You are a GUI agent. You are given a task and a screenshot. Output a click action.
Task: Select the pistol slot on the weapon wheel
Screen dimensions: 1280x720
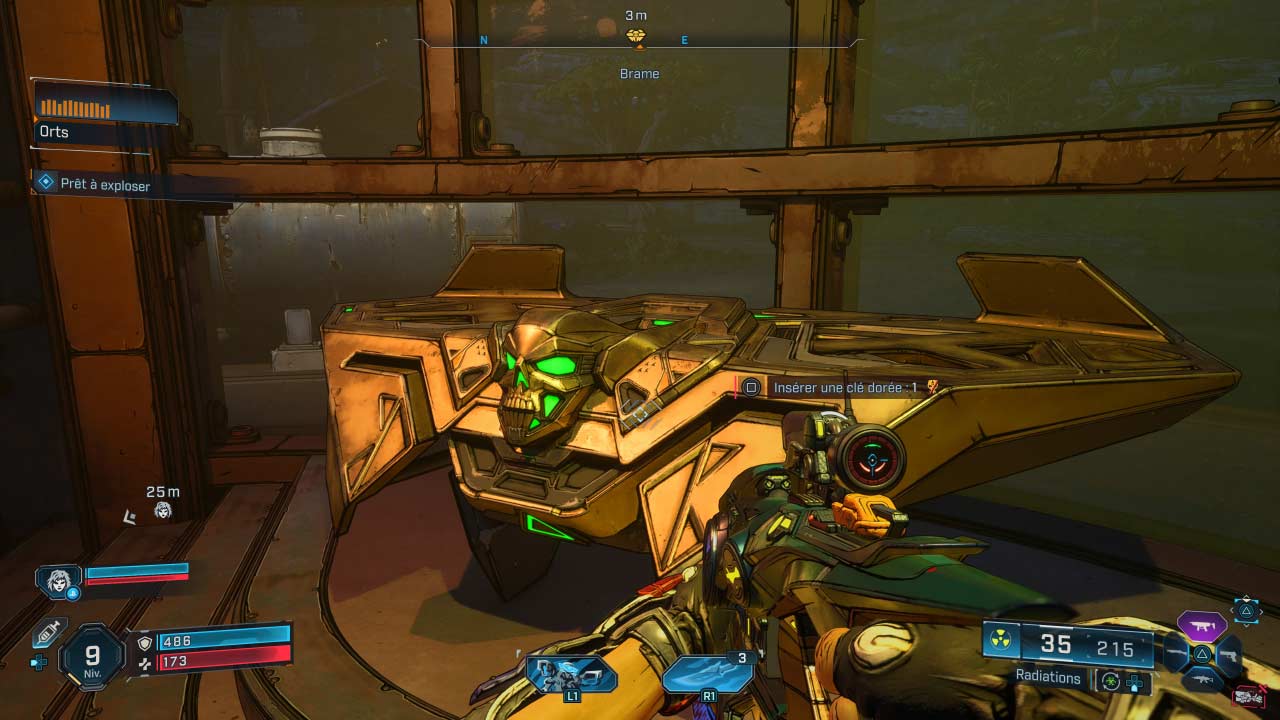[1232, 656]
